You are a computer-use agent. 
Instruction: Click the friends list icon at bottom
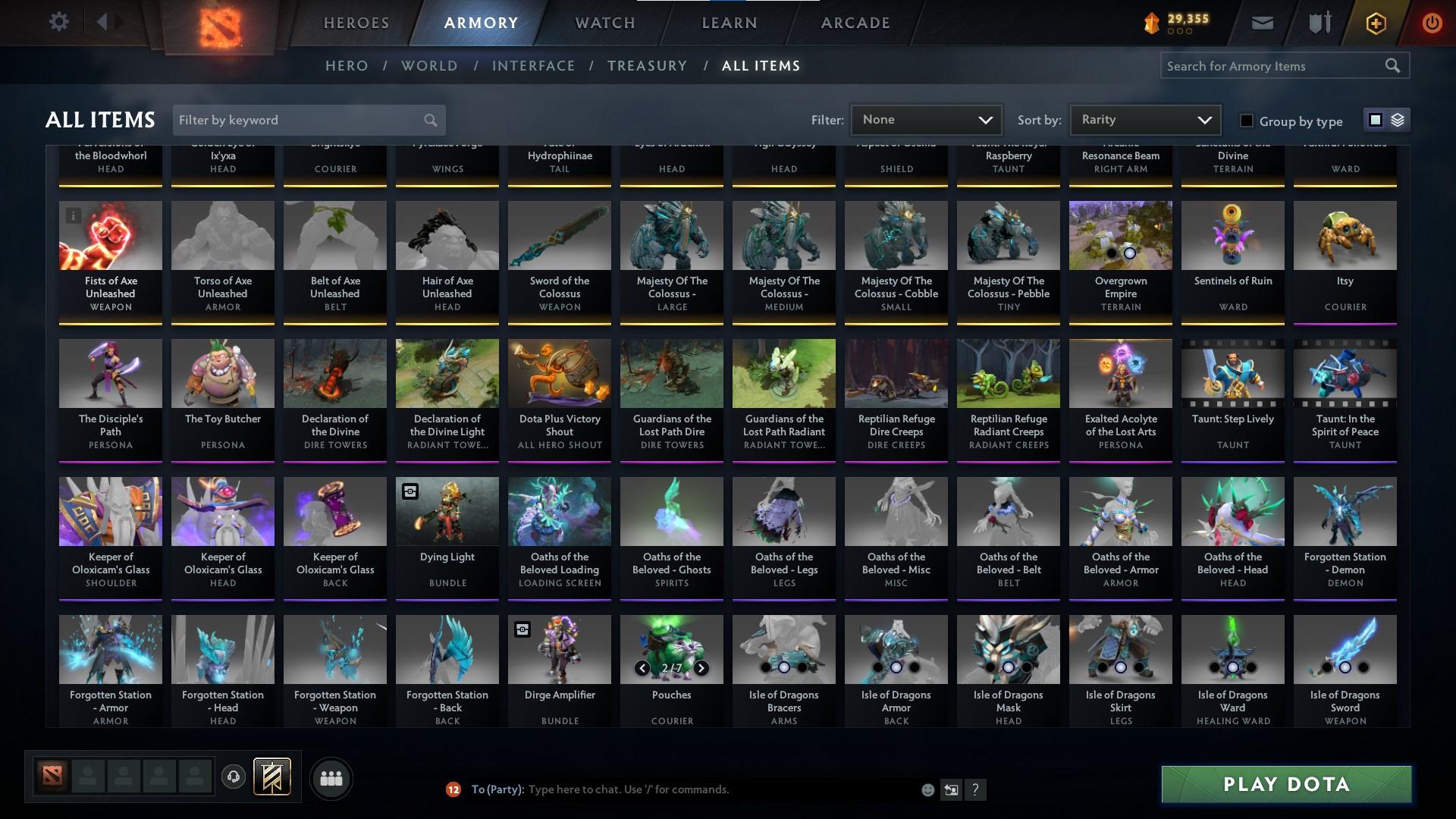(x=331, y=778)
